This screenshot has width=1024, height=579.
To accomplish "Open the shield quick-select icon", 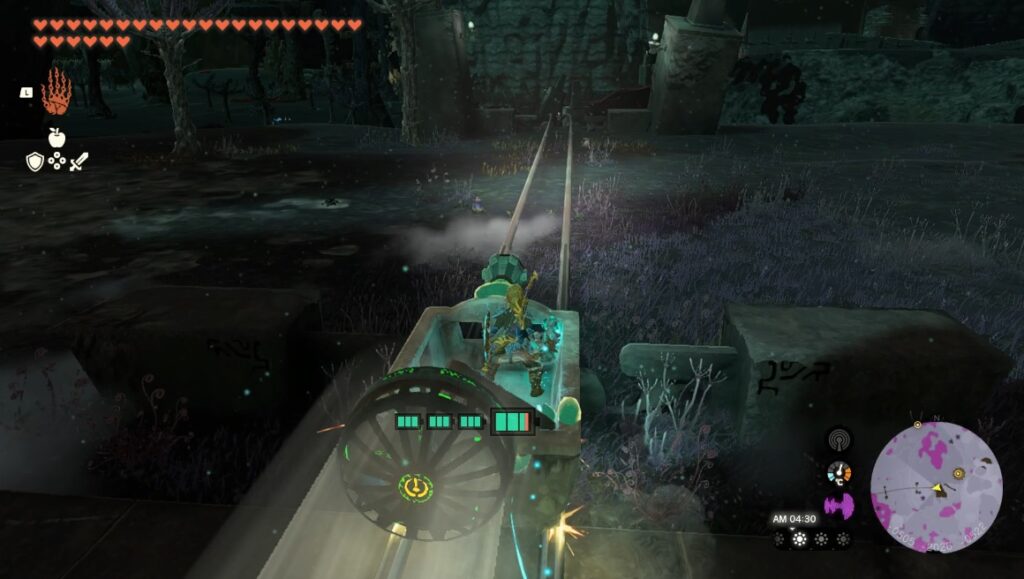I will click(35, 161).
